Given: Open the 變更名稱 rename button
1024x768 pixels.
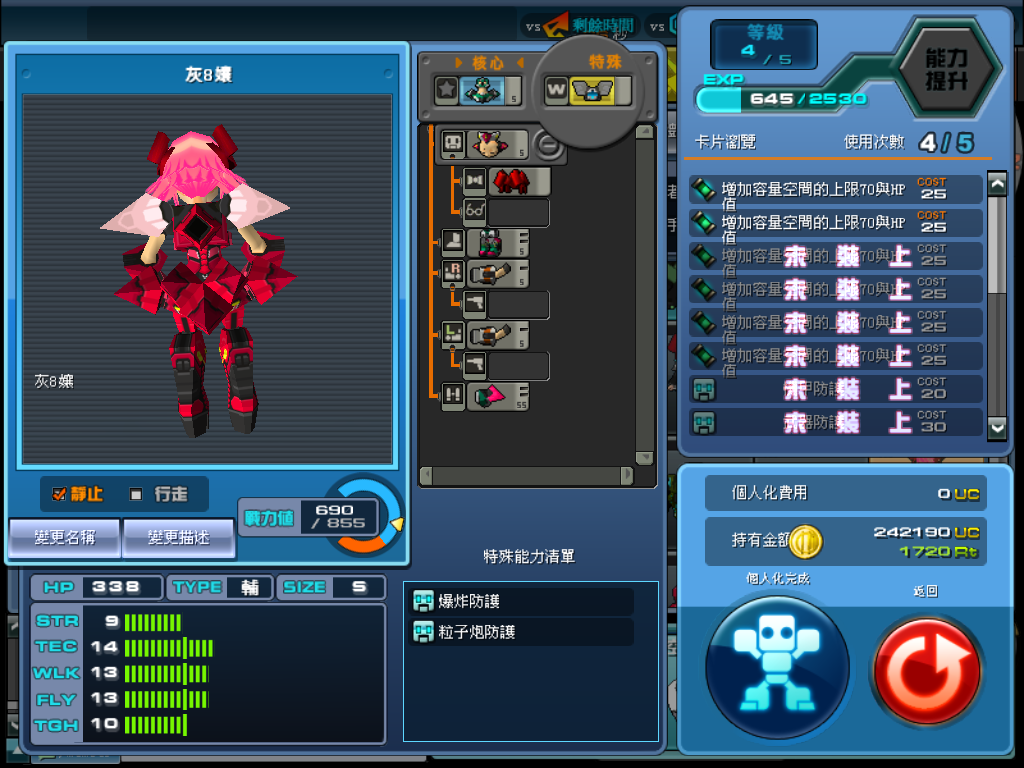Looking at the screenshot, I should tap(65, 538).
